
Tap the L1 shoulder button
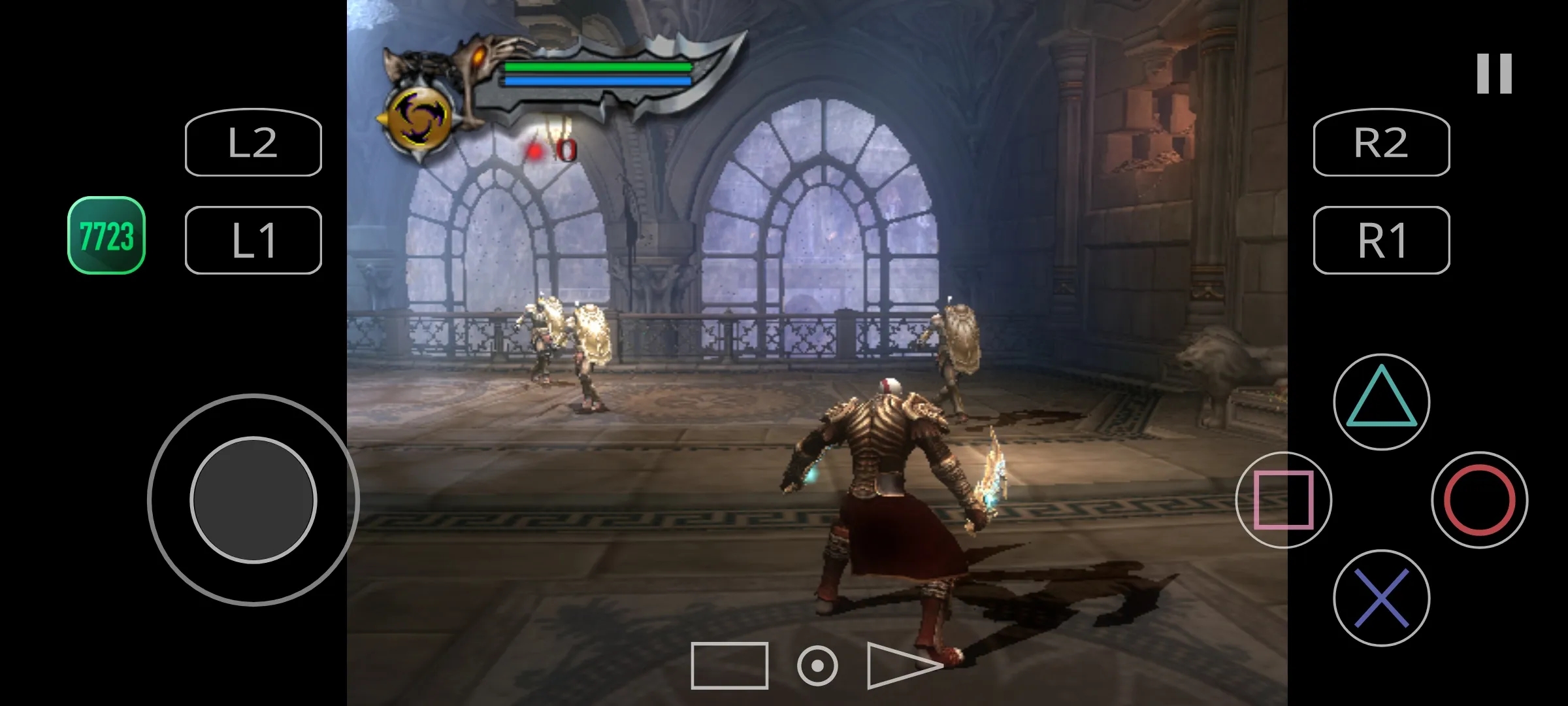tap(253, 240)
